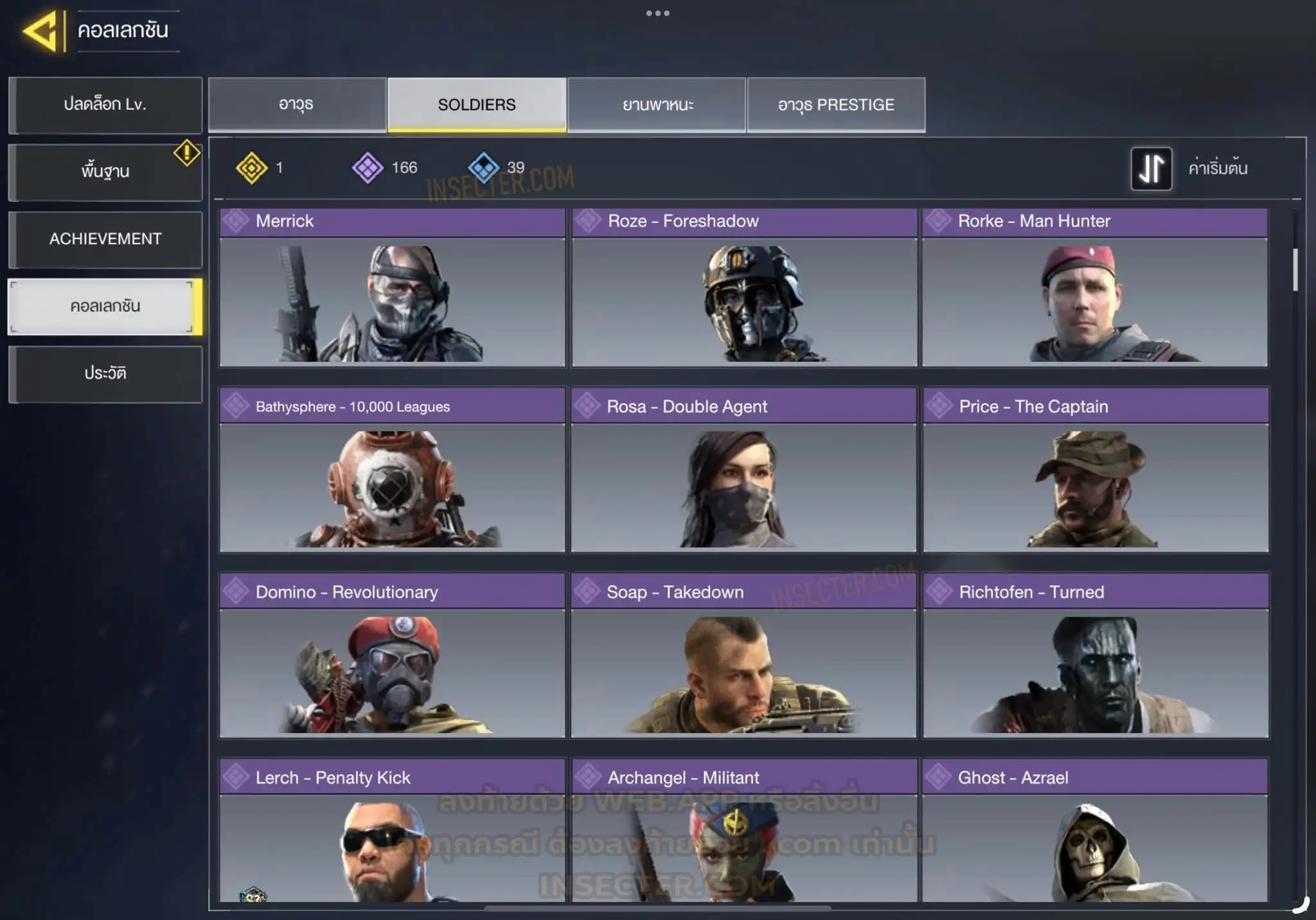Choose the Roze - Foreshadow soldier card
The image size is (1316, 920).
(x=744, y=287)
